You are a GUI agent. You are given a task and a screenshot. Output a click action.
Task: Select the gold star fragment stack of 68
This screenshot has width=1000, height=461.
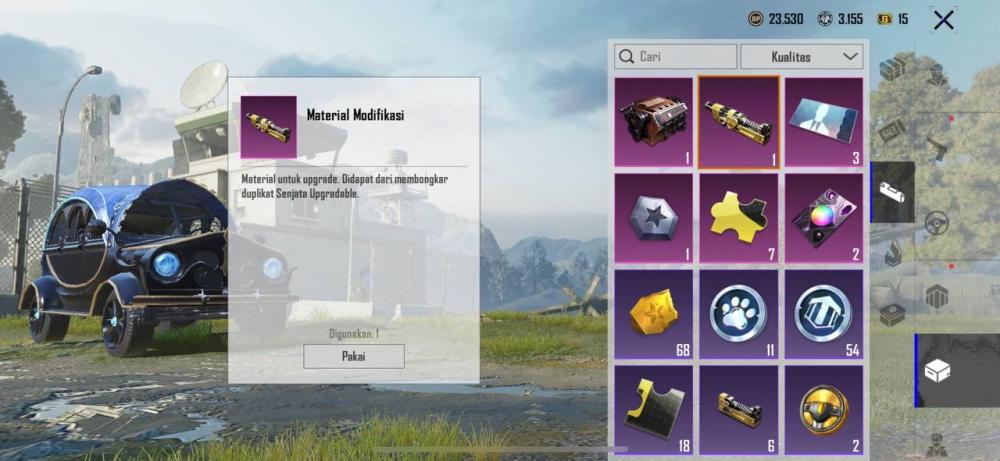click(x=653, y=314)
